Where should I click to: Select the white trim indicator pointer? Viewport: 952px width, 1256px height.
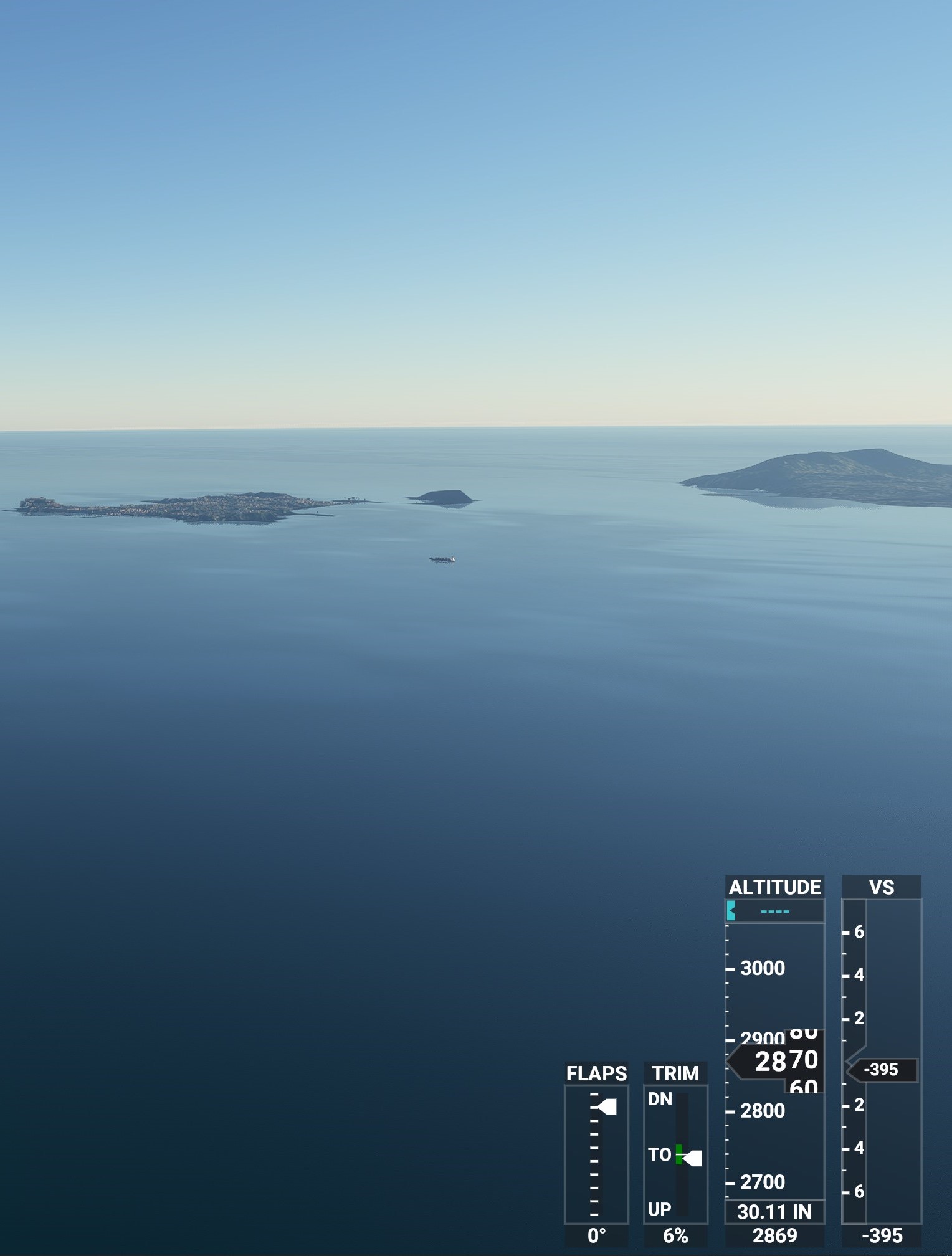(693, 1158)
